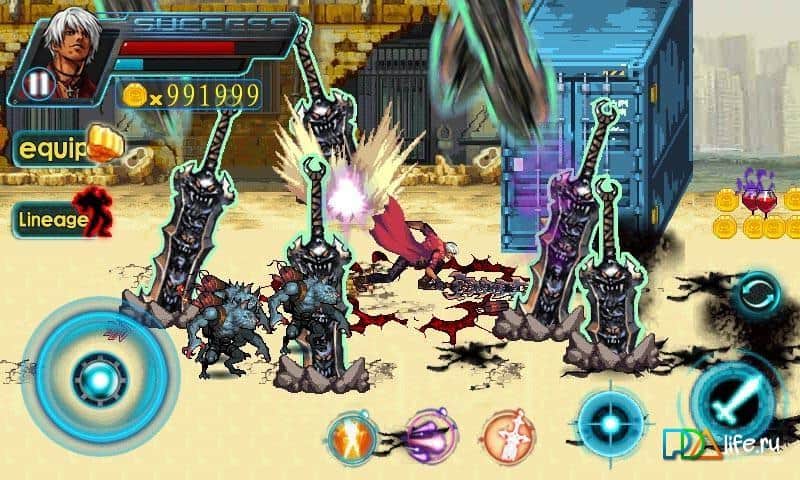Pause the game with the pause button
This screenshot has width=800, height=480.
coord(39,81)
